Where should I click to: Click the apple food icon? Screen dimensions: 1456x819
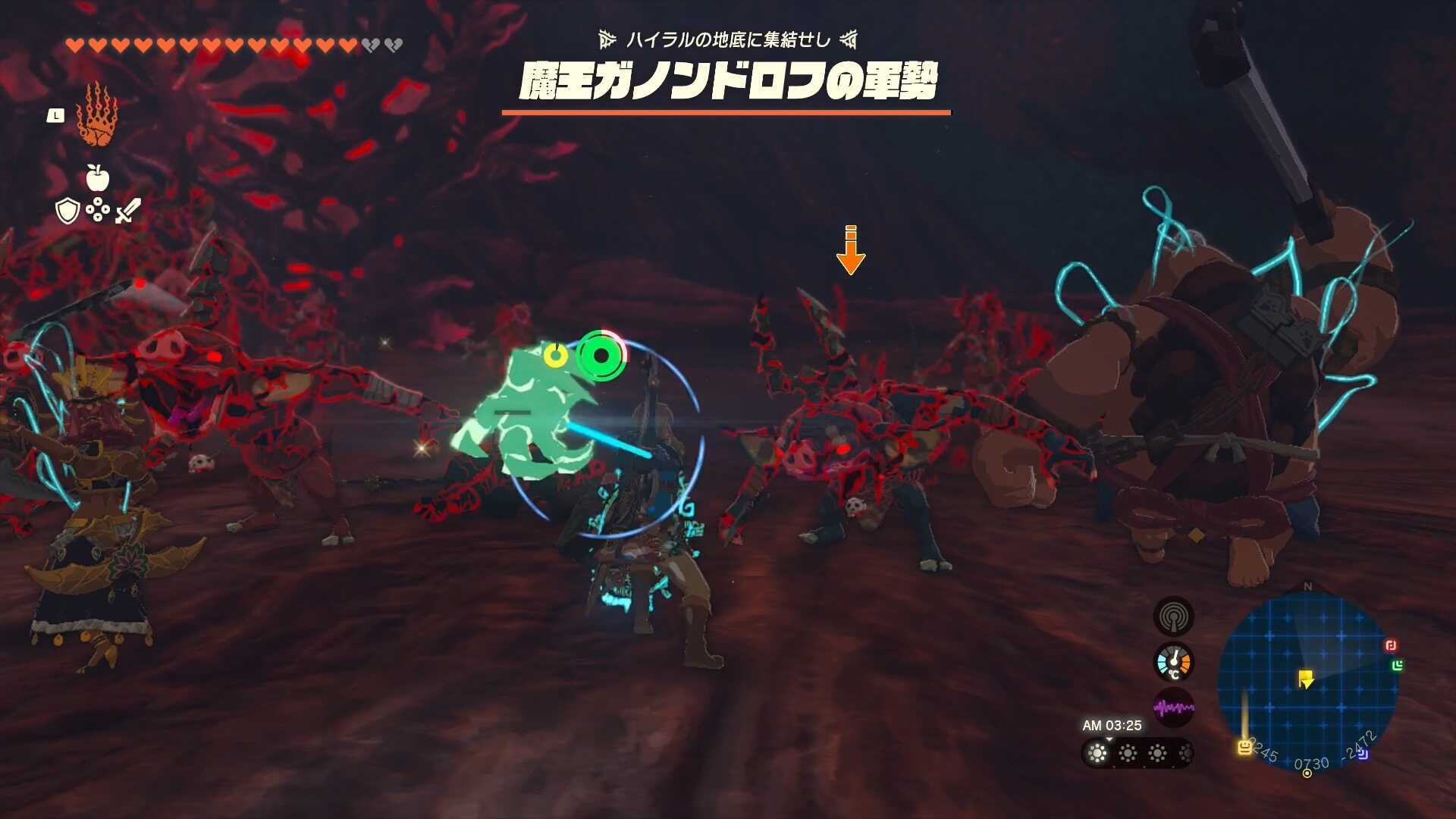click(x=99, y=177)
